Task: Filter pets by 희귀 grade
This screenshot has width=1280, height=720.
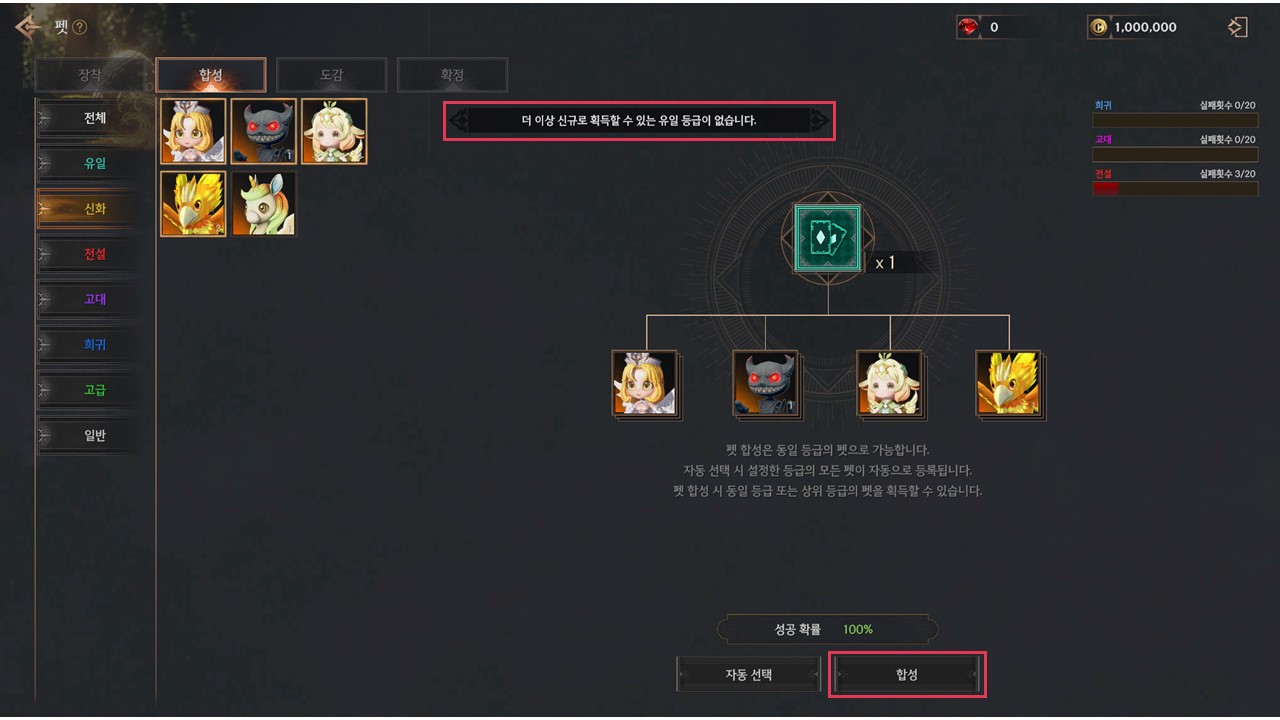Action: [94, 345]
